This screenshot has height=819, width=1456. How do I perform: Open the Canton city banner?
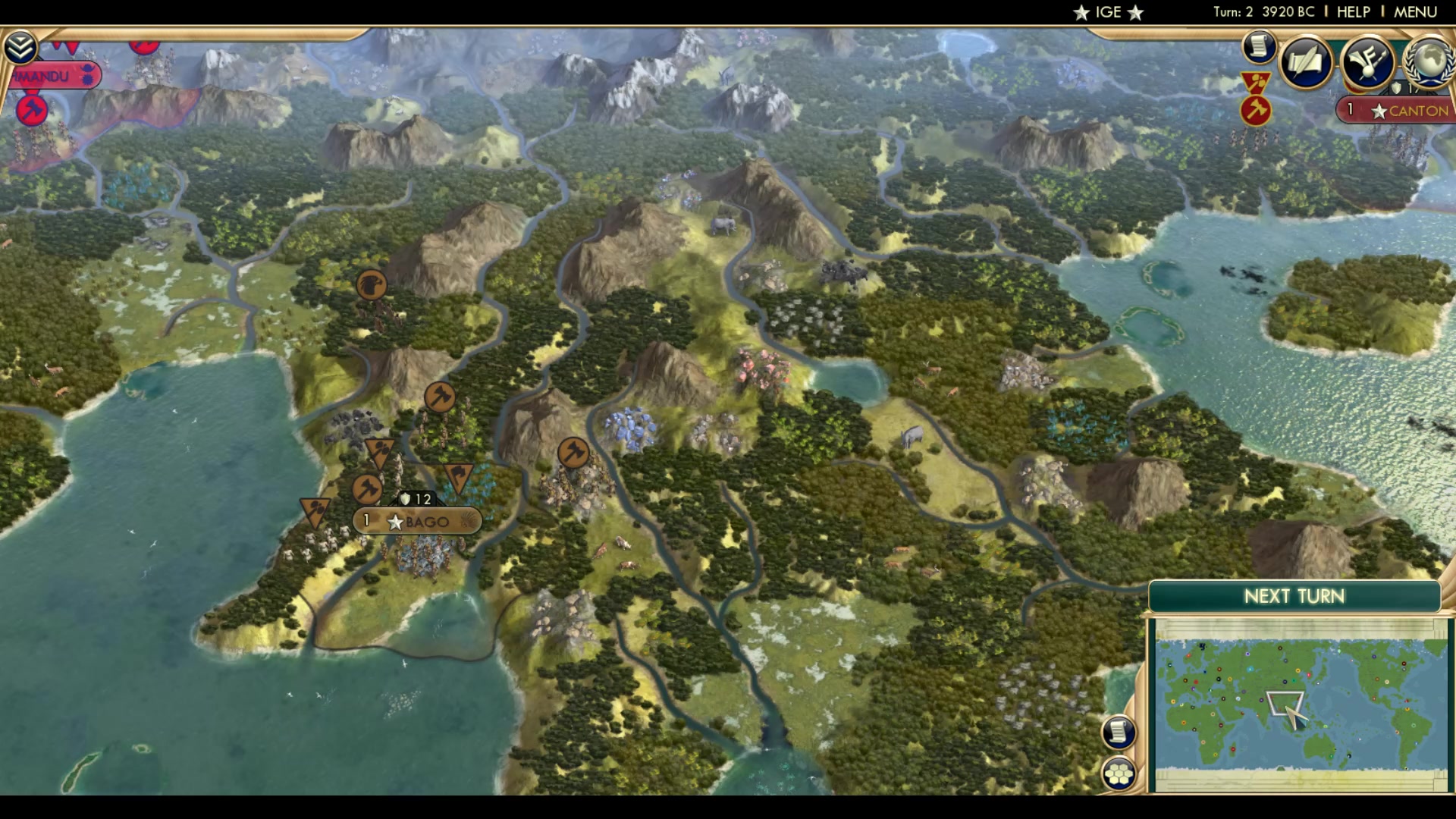point(1393,111)
